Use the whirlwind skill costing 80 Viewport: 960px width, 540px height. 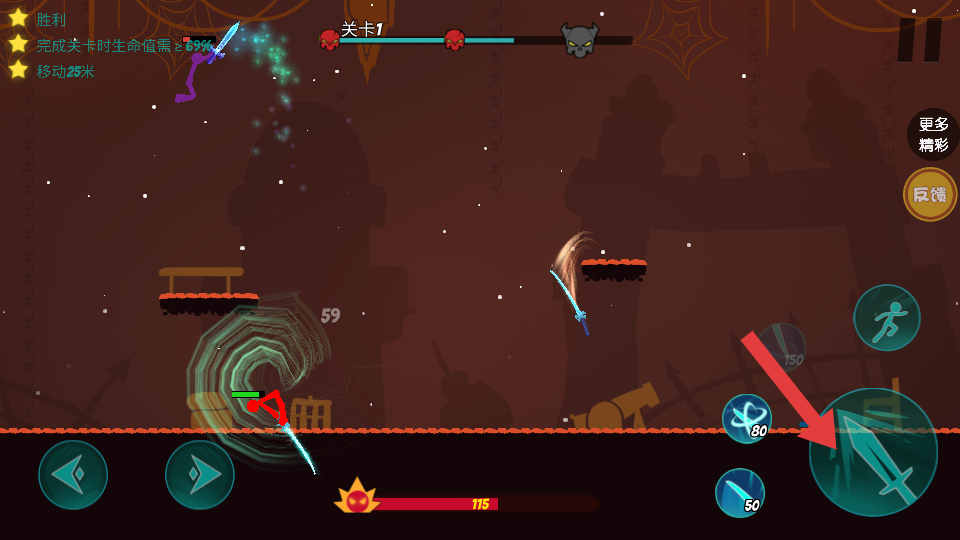[746, 418]
